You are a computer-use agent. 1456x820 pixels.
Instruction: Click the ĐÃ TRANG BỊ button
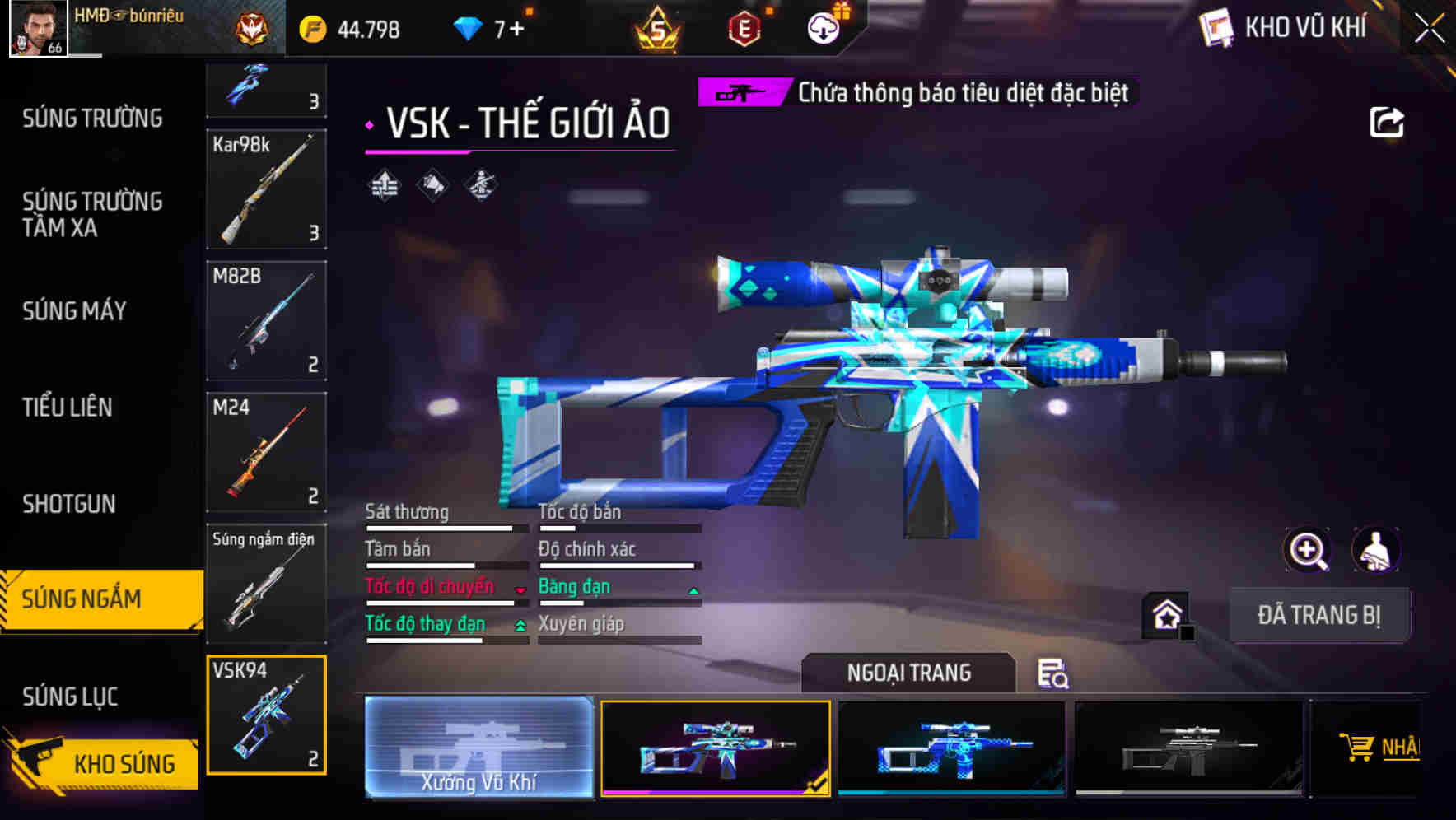coord(1321,614)
